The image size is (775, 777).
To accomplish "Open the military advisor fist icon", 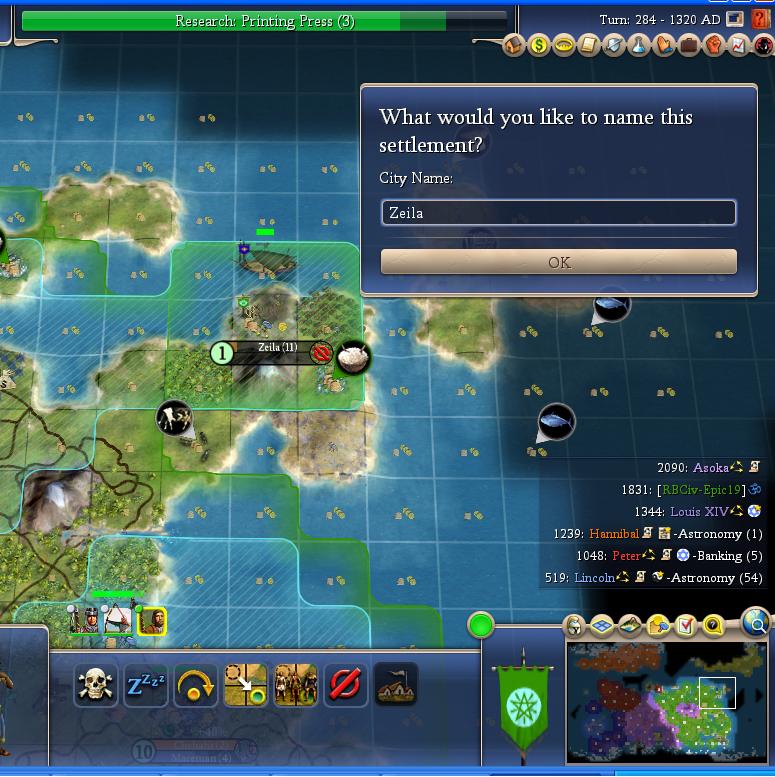I will click(713, 45).
